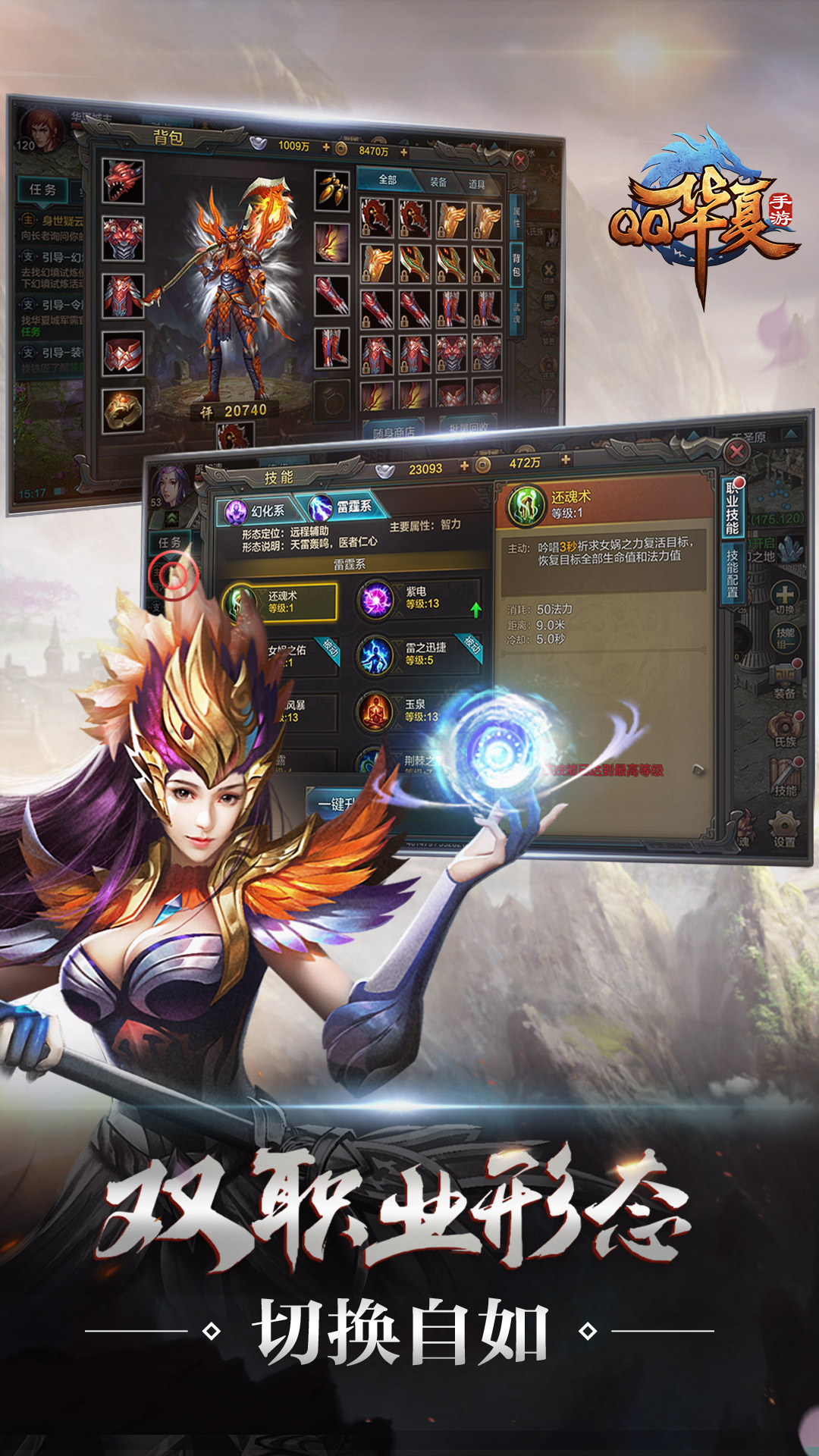819x1456 pixels.
Task: Open the 氏族 clan menu icon
Action: click(785, 730)
